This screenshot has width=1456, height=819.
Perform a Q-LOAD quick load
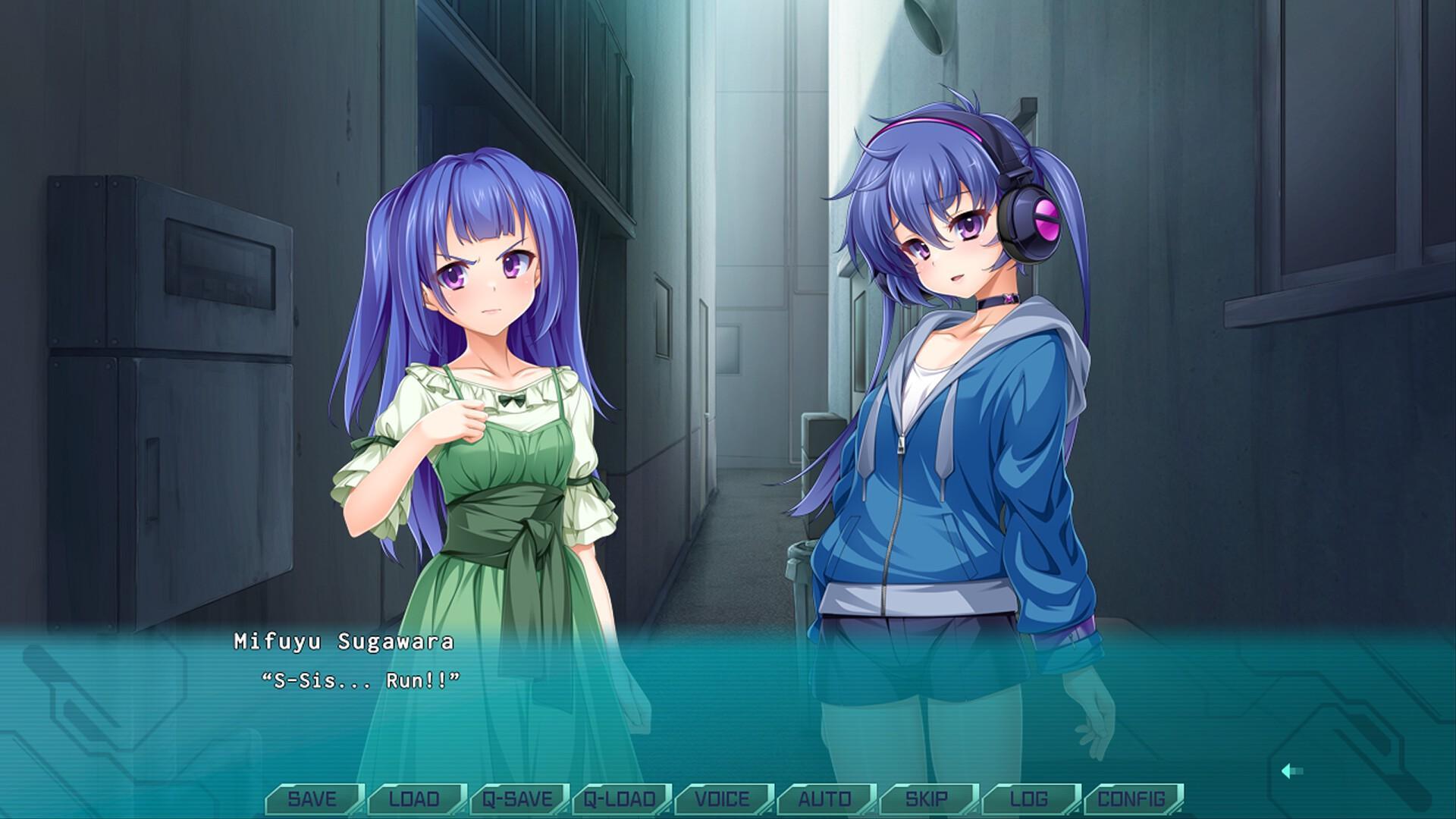tap(620, 799)
